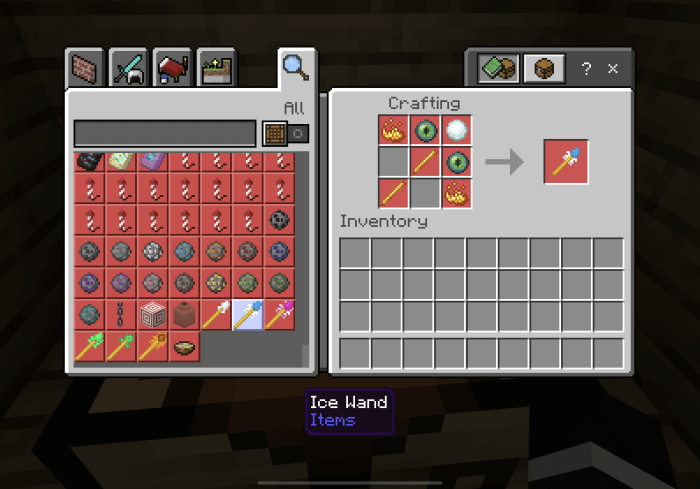700x489 pixels.
Task: Switch to the chest inventory layout tab
Action: click(x=544, y=69)
